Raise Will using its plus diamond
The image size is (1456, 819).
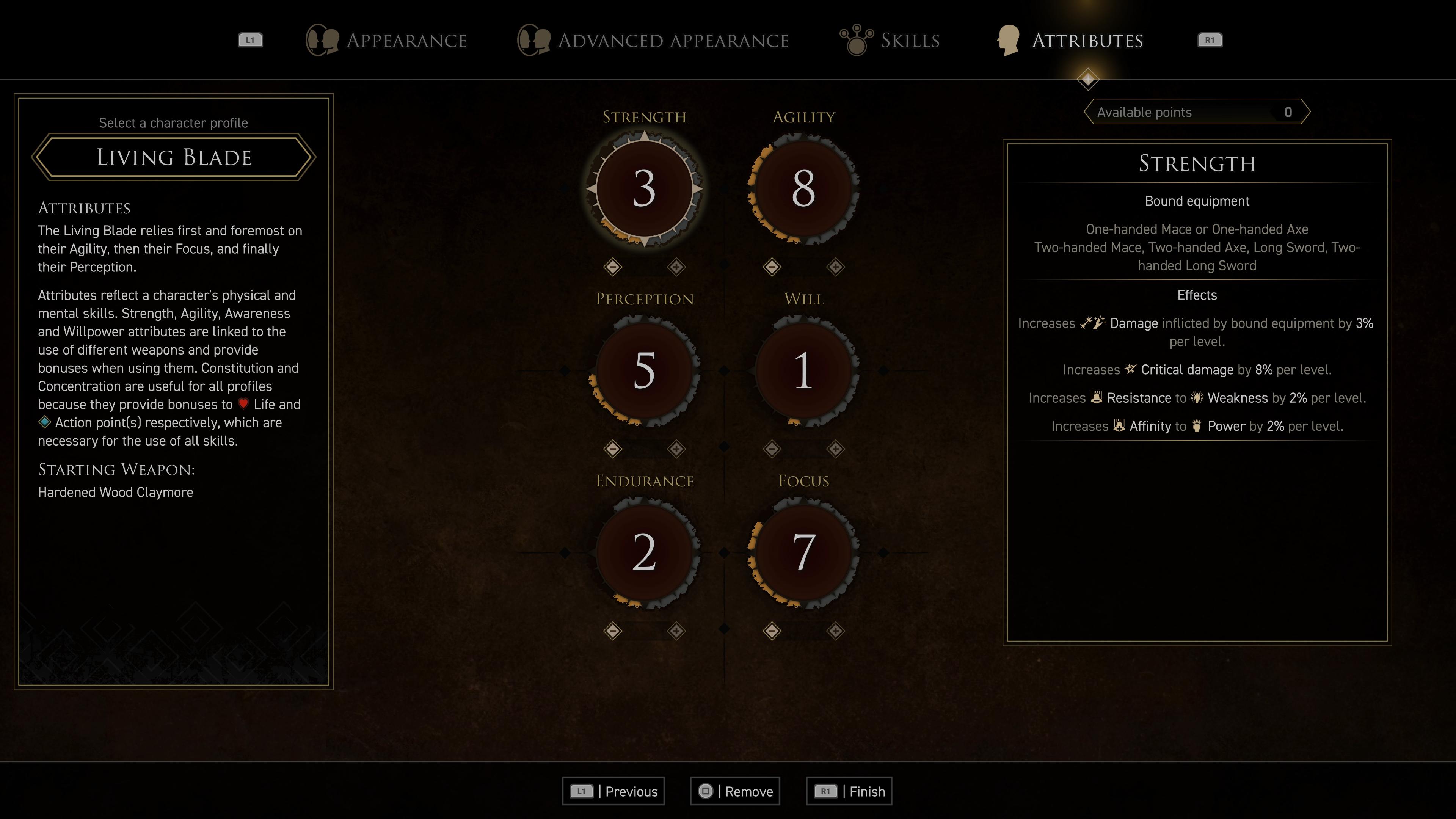point(835,449)
